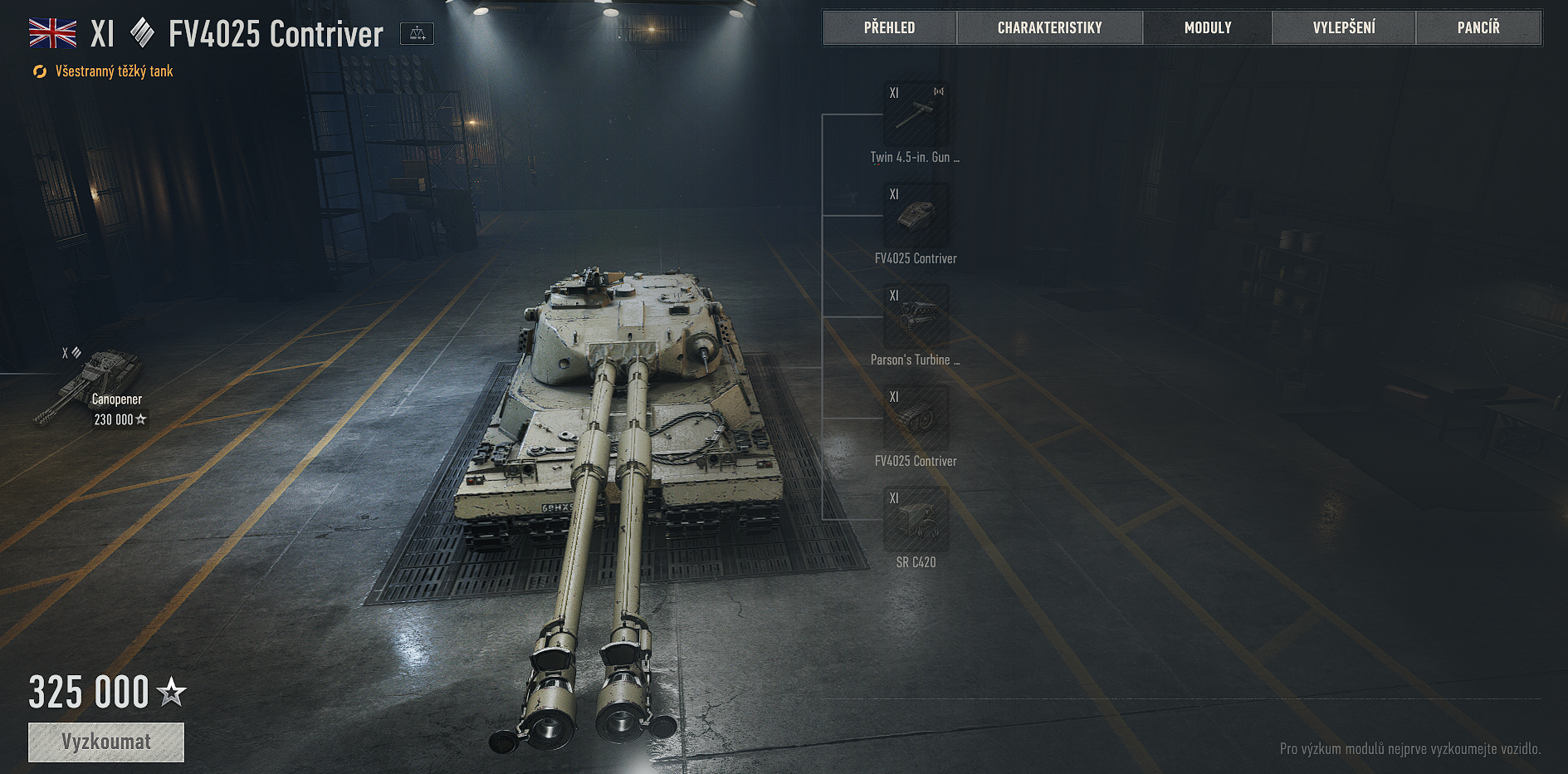Select the Twin 4.5-in. Gun module

916,115
